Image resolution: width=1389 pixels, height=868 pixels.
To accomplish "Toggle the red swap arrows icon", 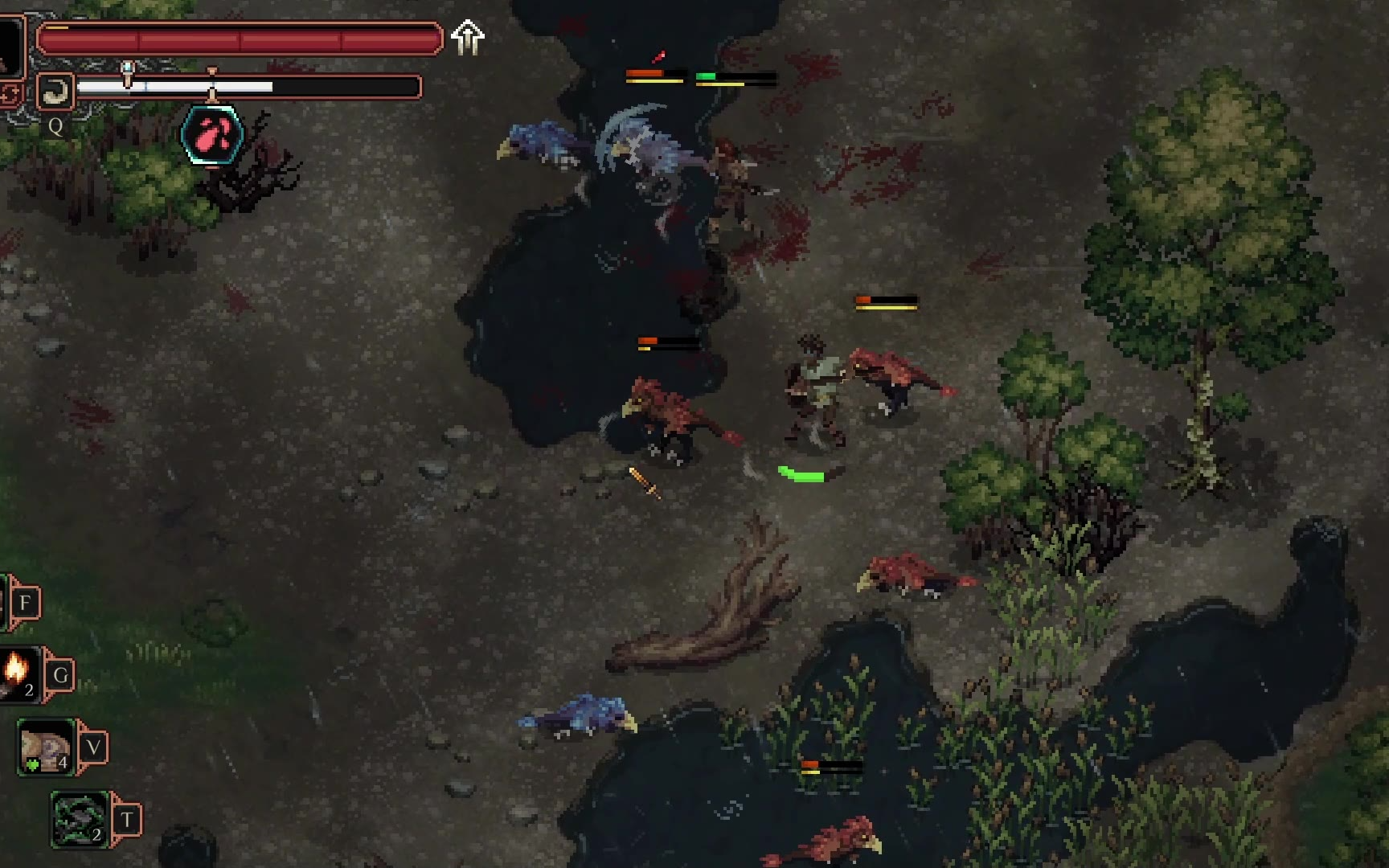I will 10,95.
